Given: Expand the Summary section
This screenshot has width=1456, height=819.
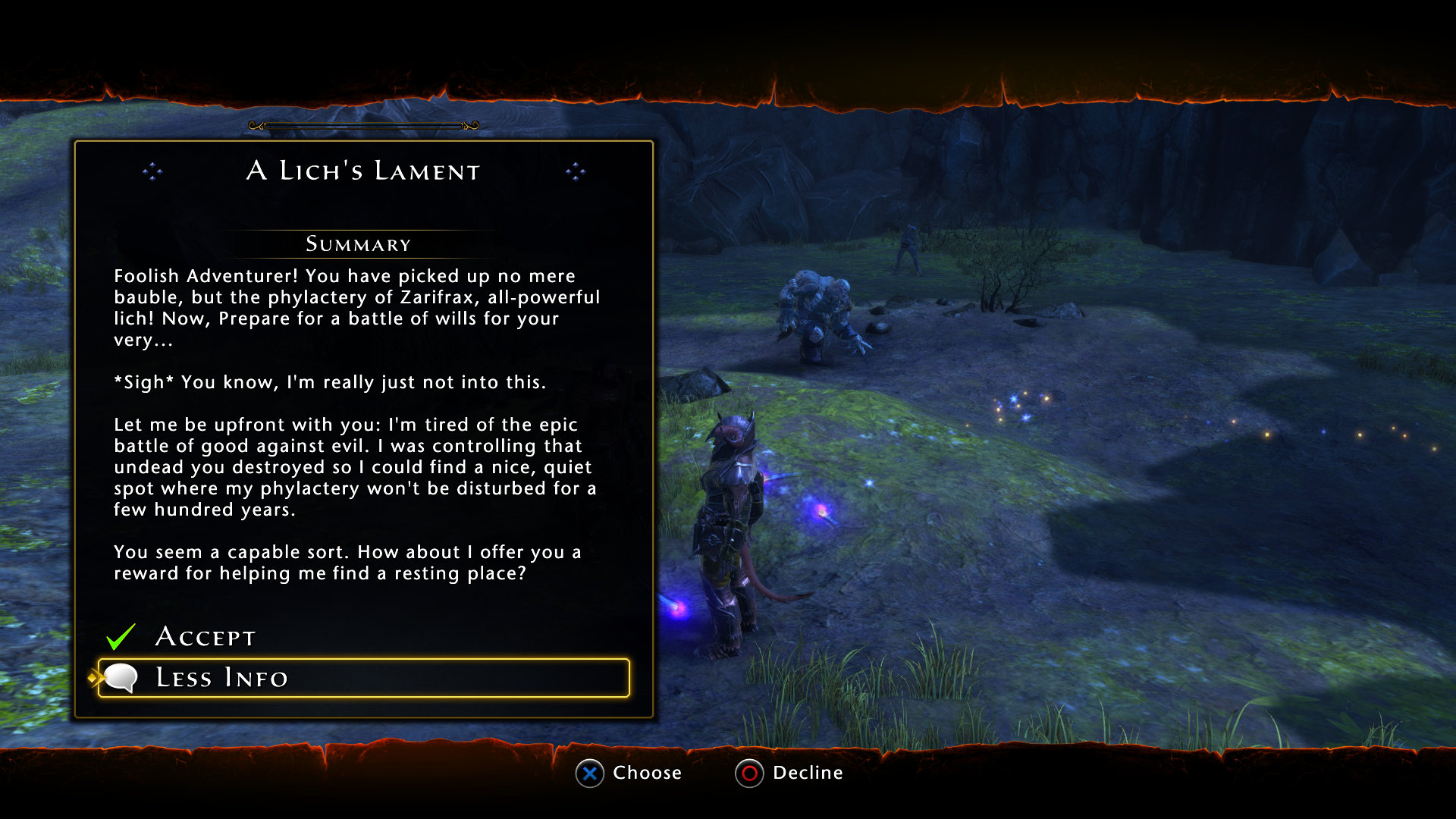Looking at the screenshot, I should [358, 244].
